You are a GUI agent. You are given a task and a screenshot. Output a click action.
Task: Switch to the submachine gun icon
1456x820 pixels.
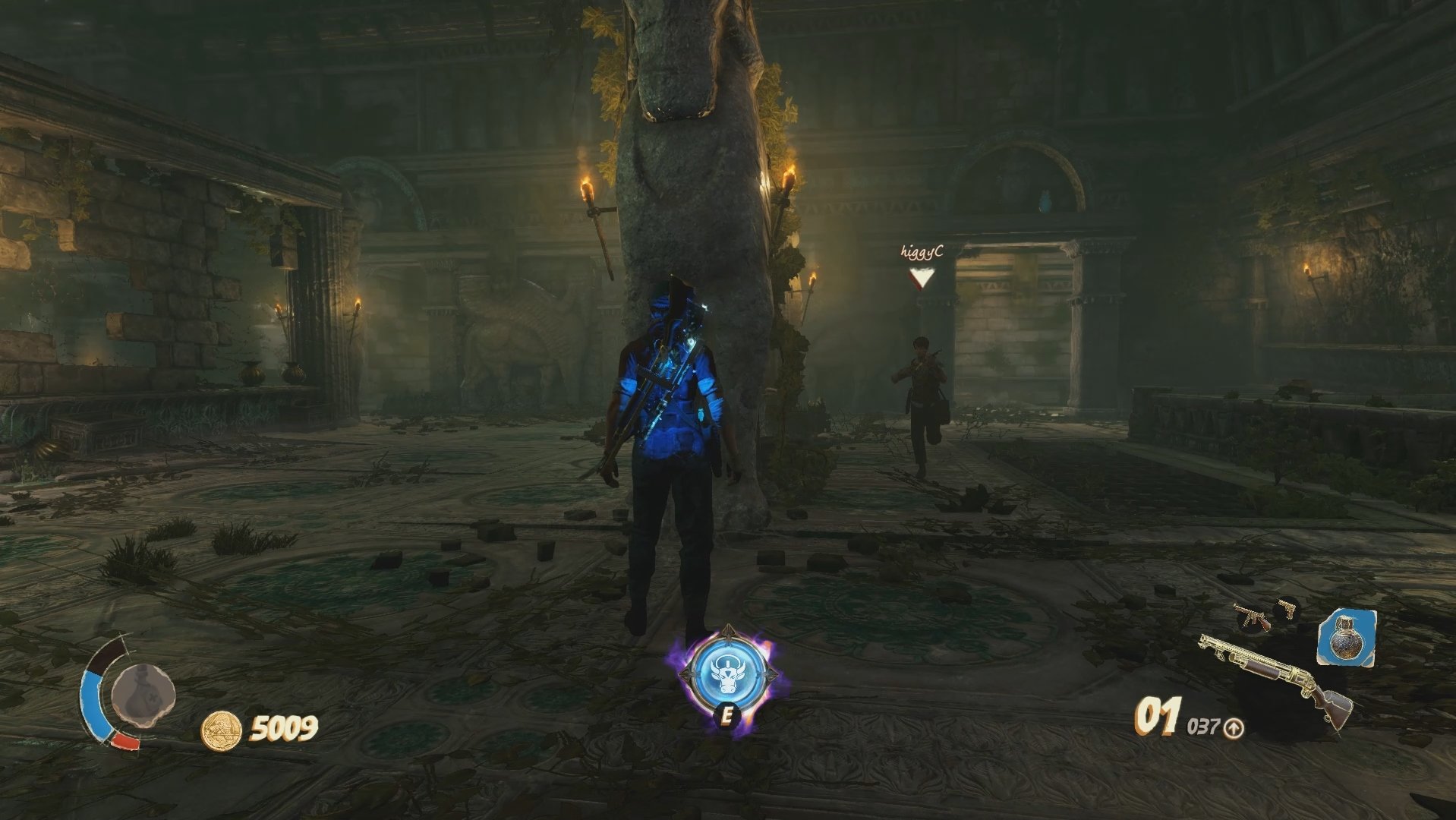(x=1252, y=617)
